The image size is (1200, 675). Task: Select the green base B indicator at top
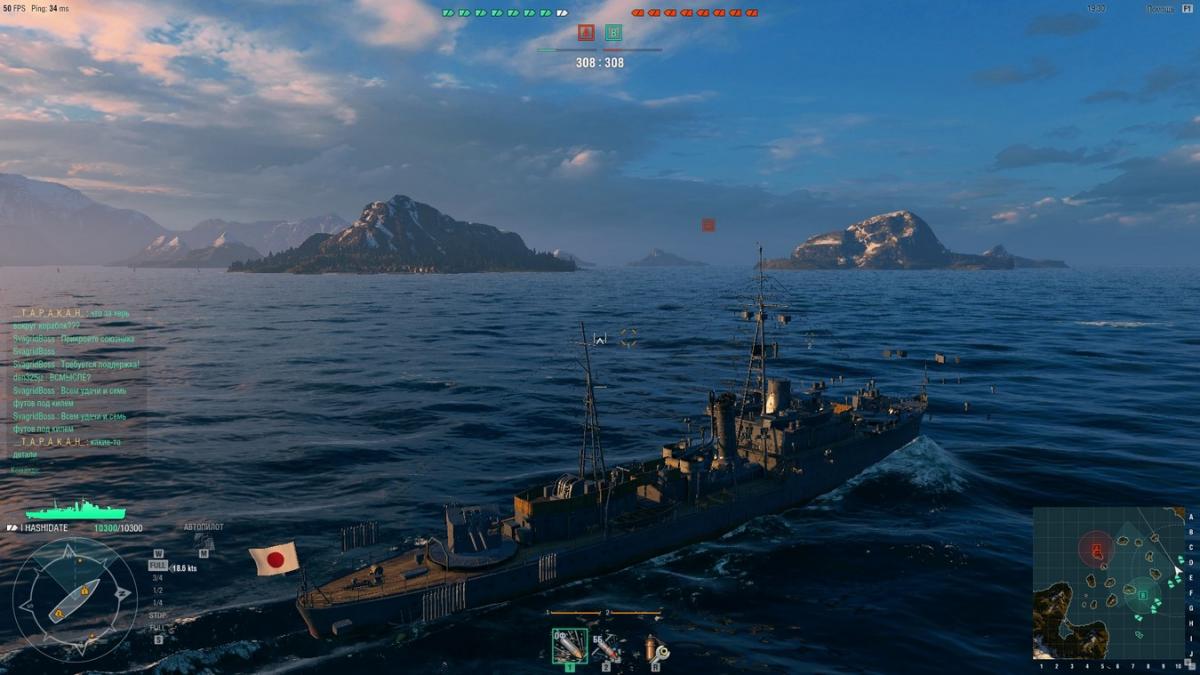[614, 33]
